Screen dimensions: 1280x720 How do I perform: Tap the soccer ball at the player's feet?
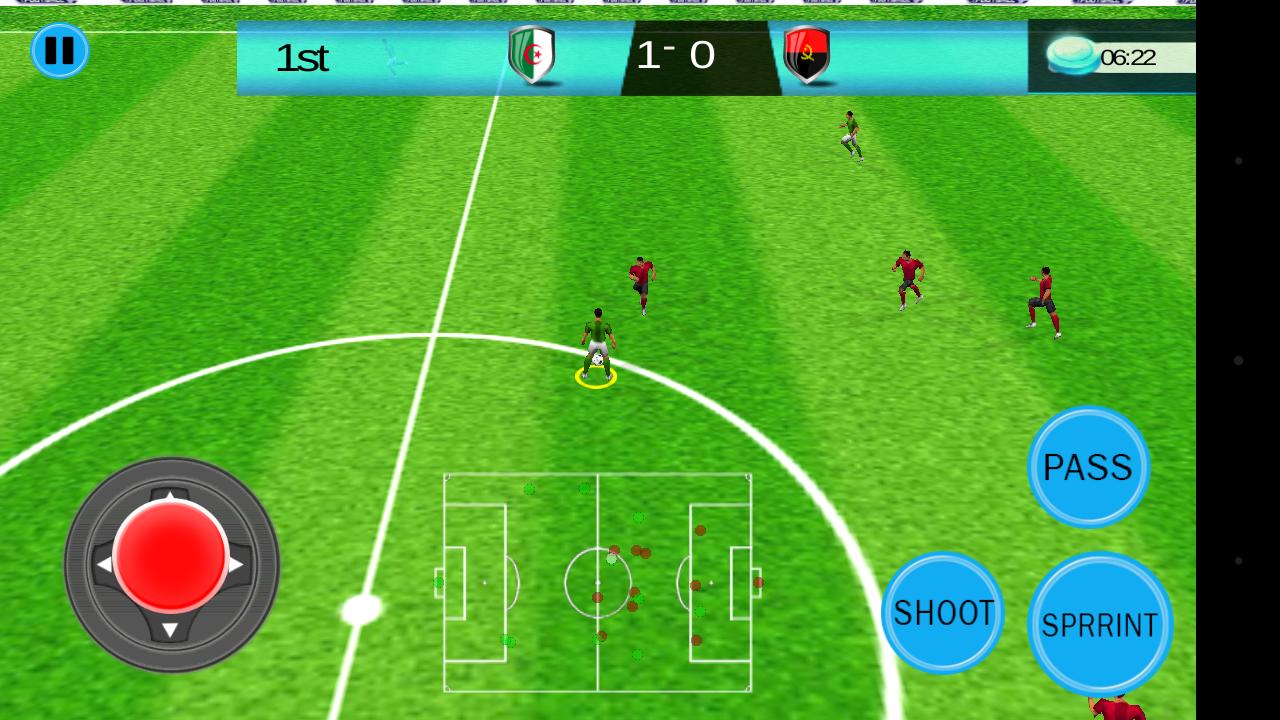coord(596,360)
